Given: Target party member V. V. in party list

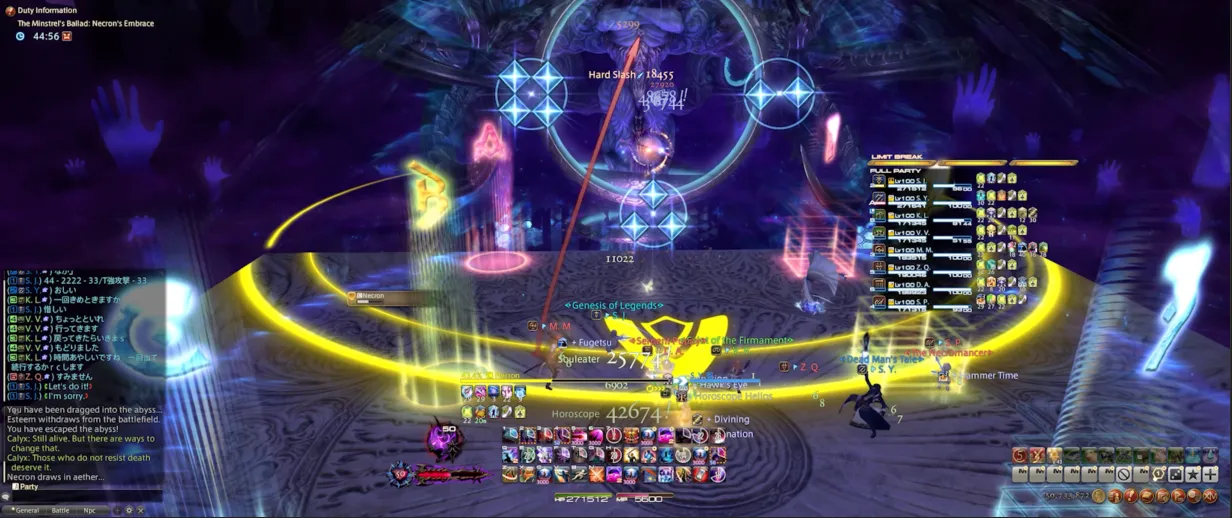Looking at the screenshot, I should (915, 234).
